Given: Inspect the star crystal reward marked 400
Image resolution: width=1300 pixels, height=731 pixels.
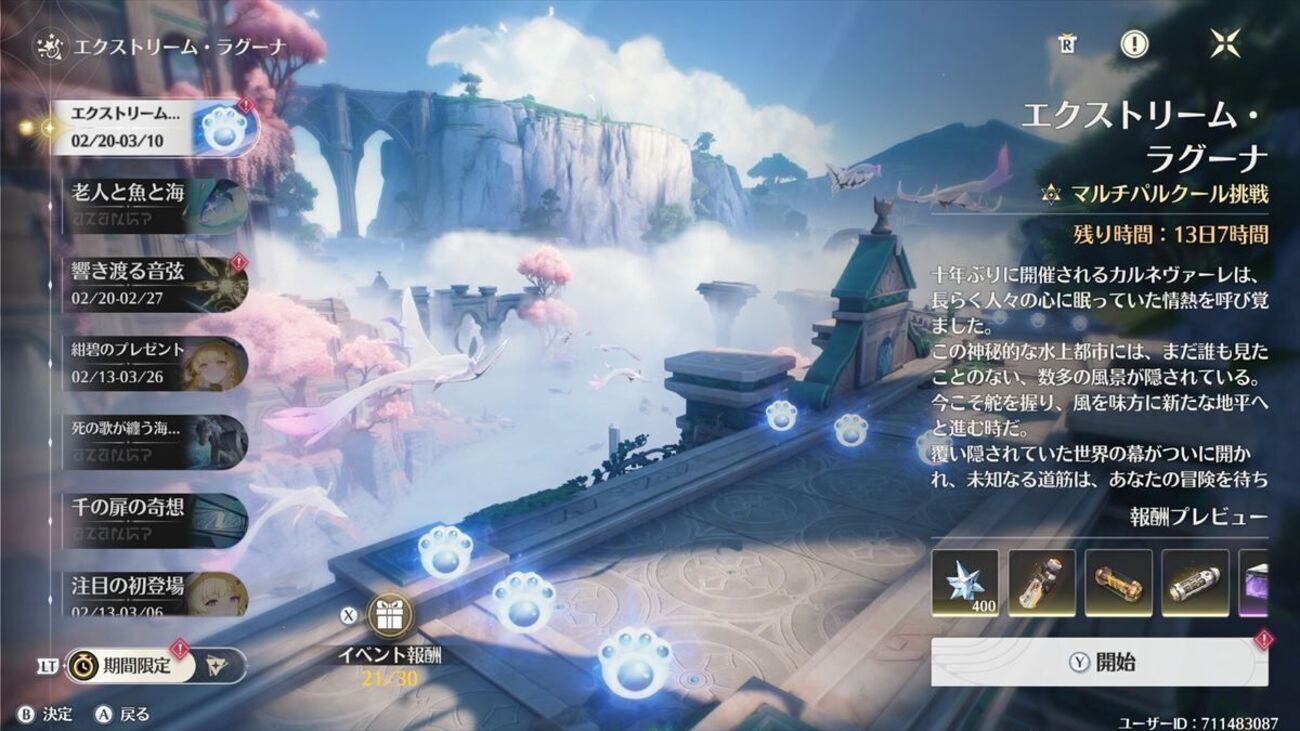Looking at the screenshot, I should [965, 583].
